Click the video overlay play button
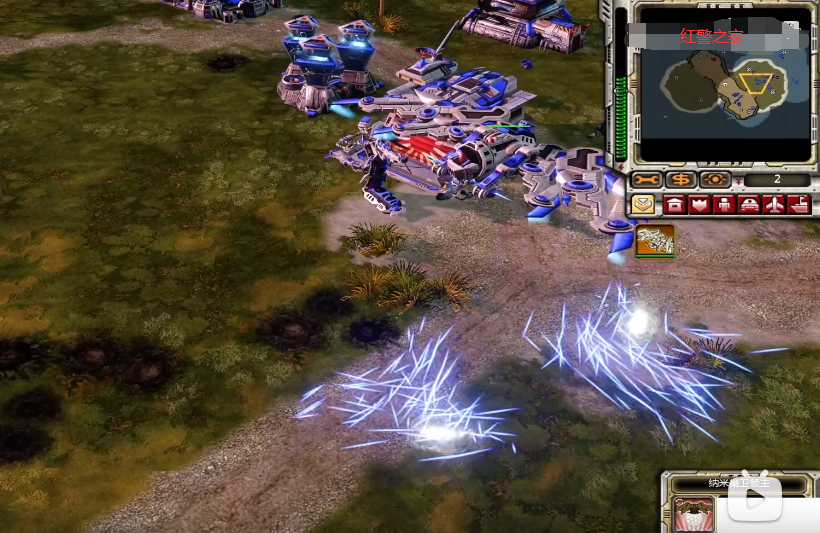This screenshot has width=820, height=533. (754, 499)
